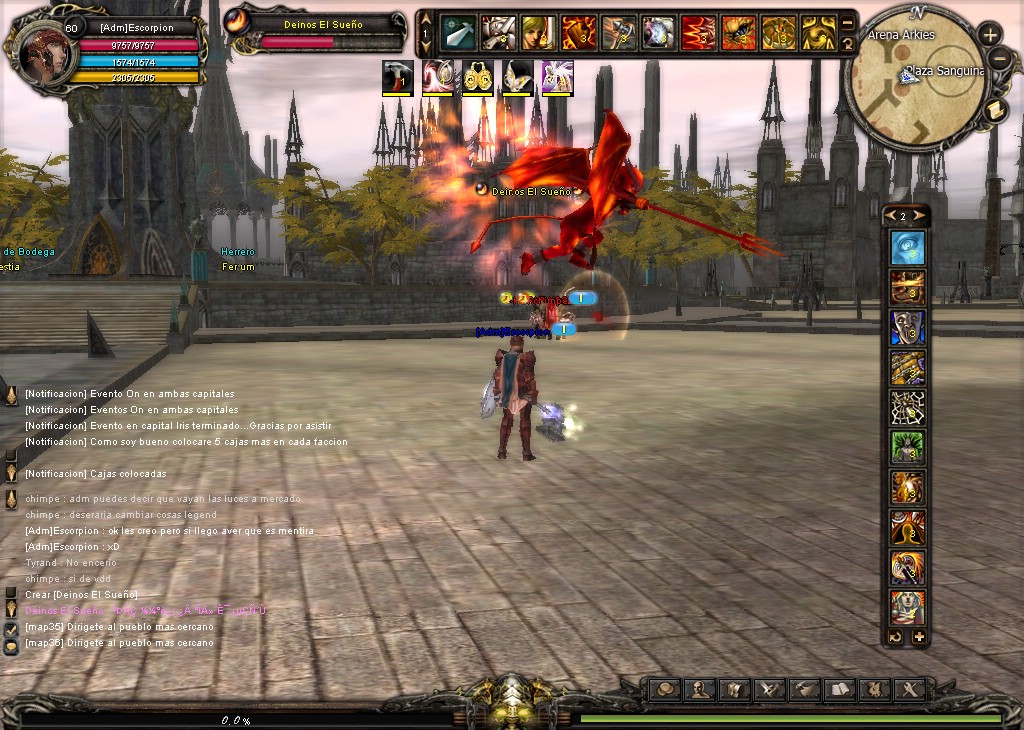
Task: Click the [Adm]Escorpion player portrait
Action: pyautogui.click(x=44, y=50)
